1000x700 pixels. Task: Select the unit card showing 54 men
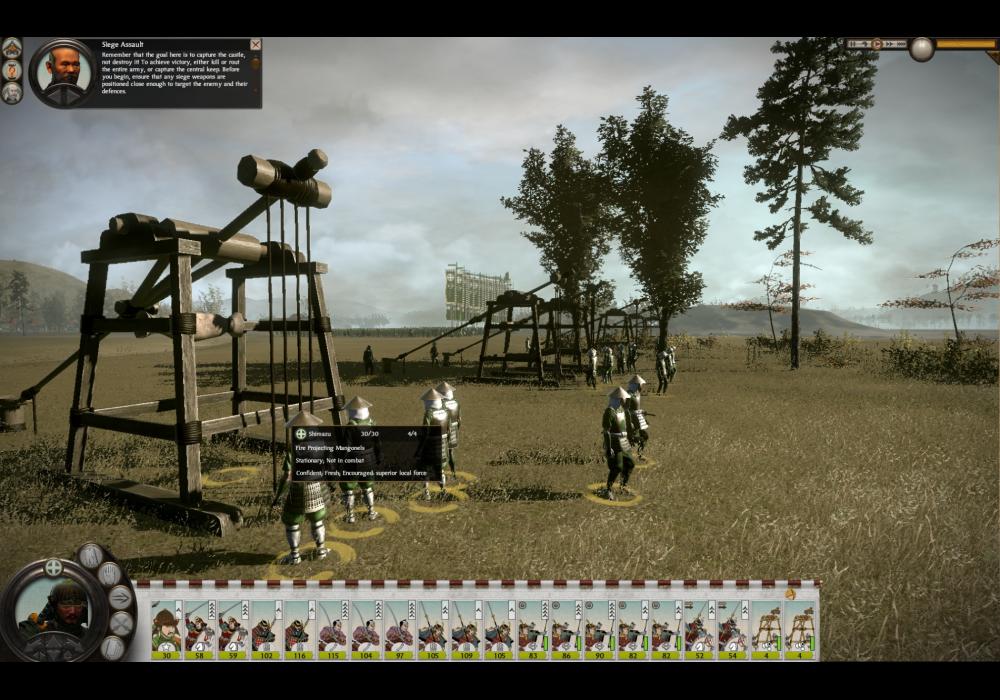[x=732, y=629]
